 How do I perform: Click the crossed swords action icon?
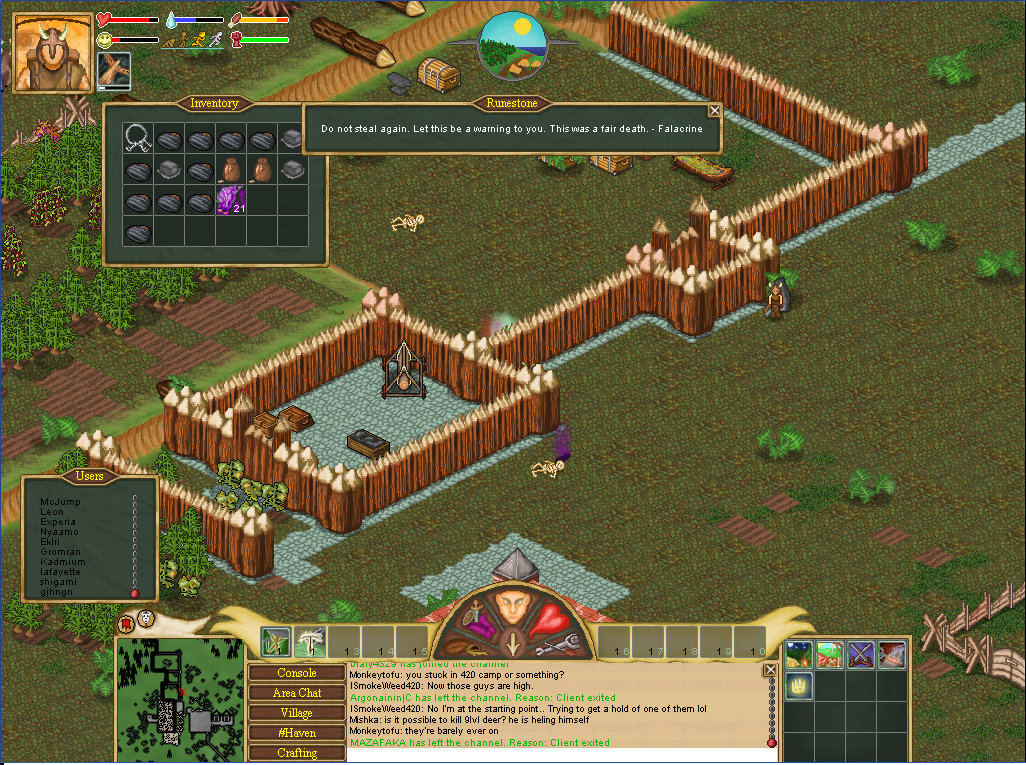(x=861, y=655)
